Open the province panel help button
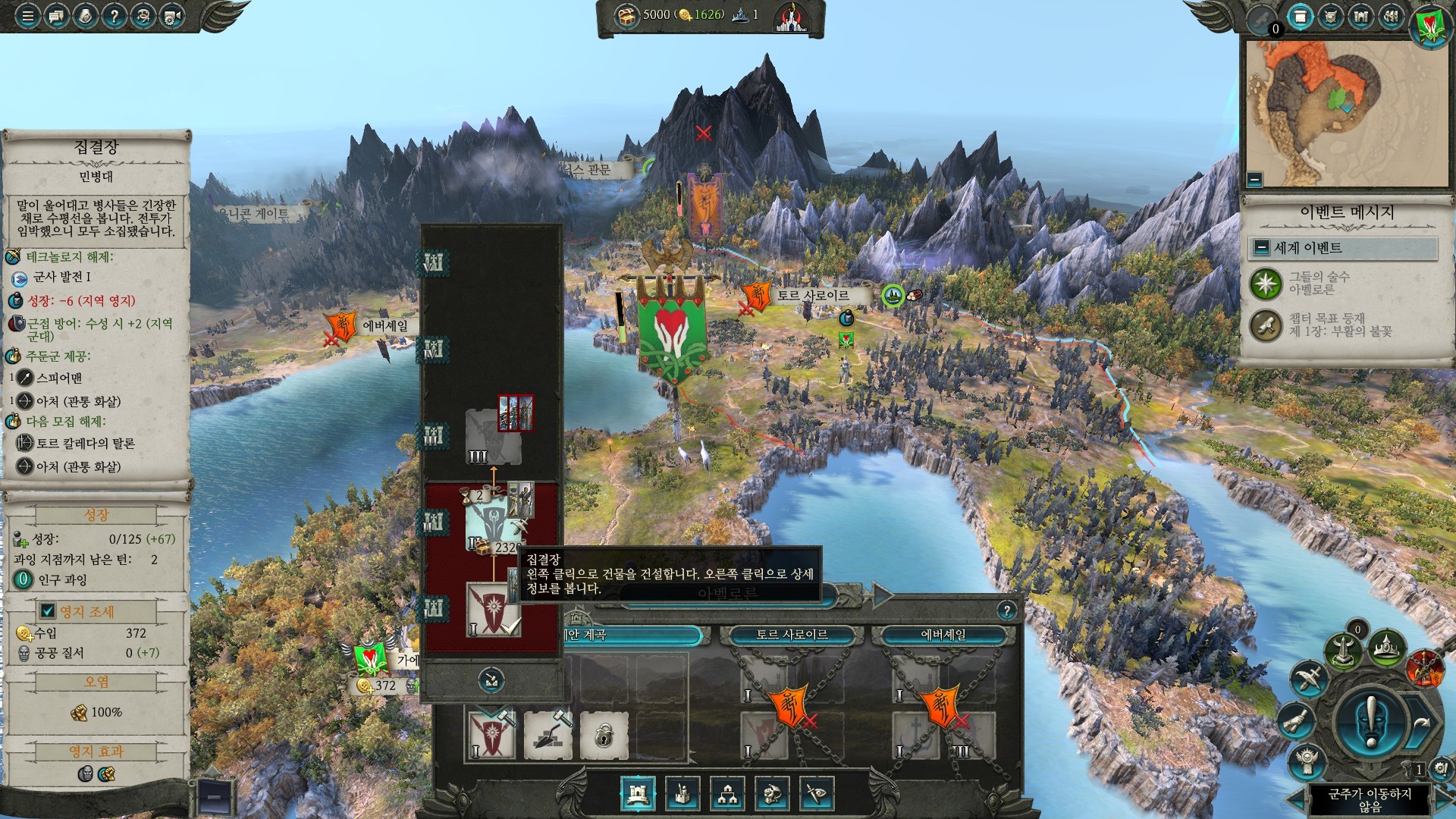 point(1006,610)
